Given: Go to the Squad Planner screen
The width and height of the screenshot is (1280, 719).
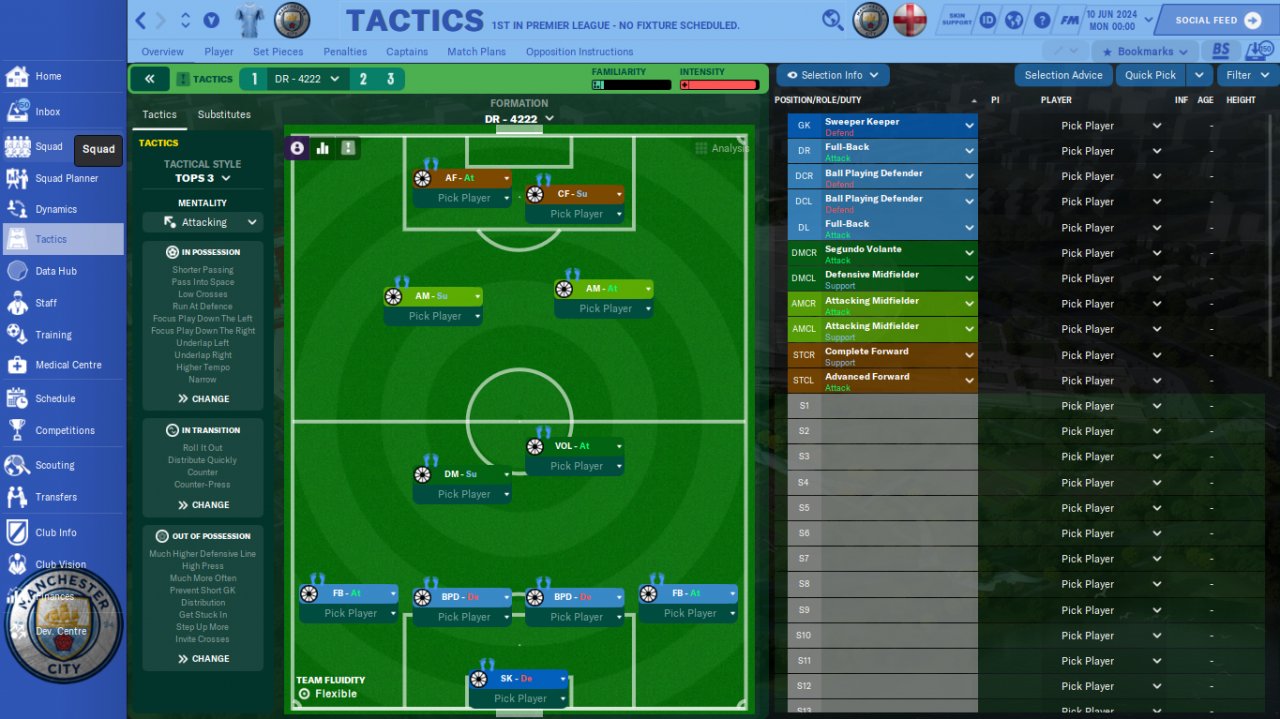Looking at the screenshot, I should (66, 178).
